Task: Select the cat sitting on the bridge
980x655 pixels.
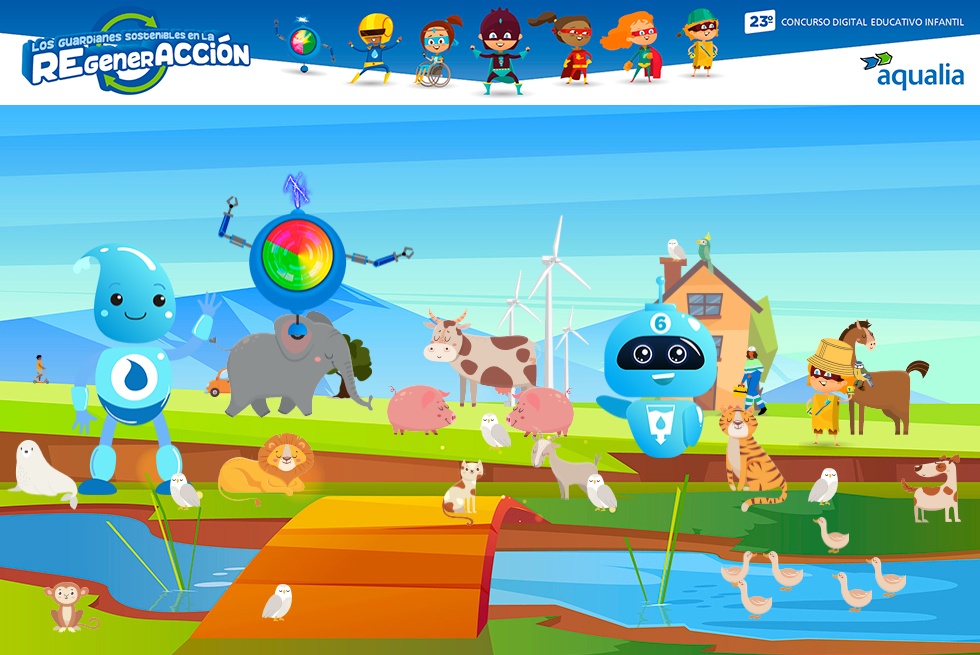Action: pos(464,488)
